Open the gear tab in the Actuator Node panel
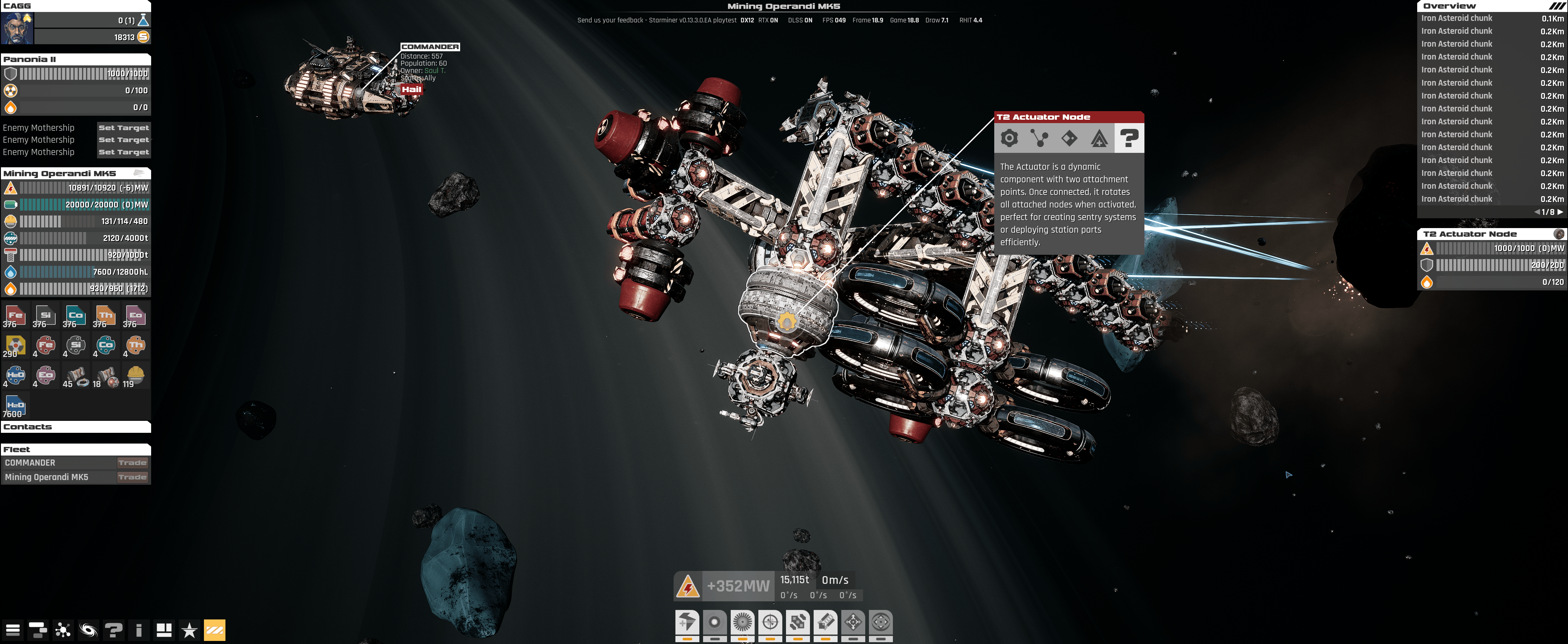This screenshot has height=644, width=1568. click(x=1009, y=139)
